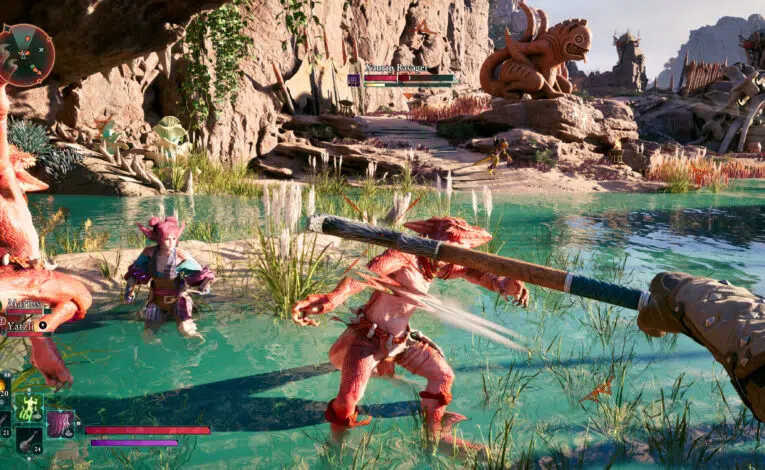Select the Marius party member nameplate
This screenshot has height=470, width=765.
pyautogui.click(x=25, y=304)
